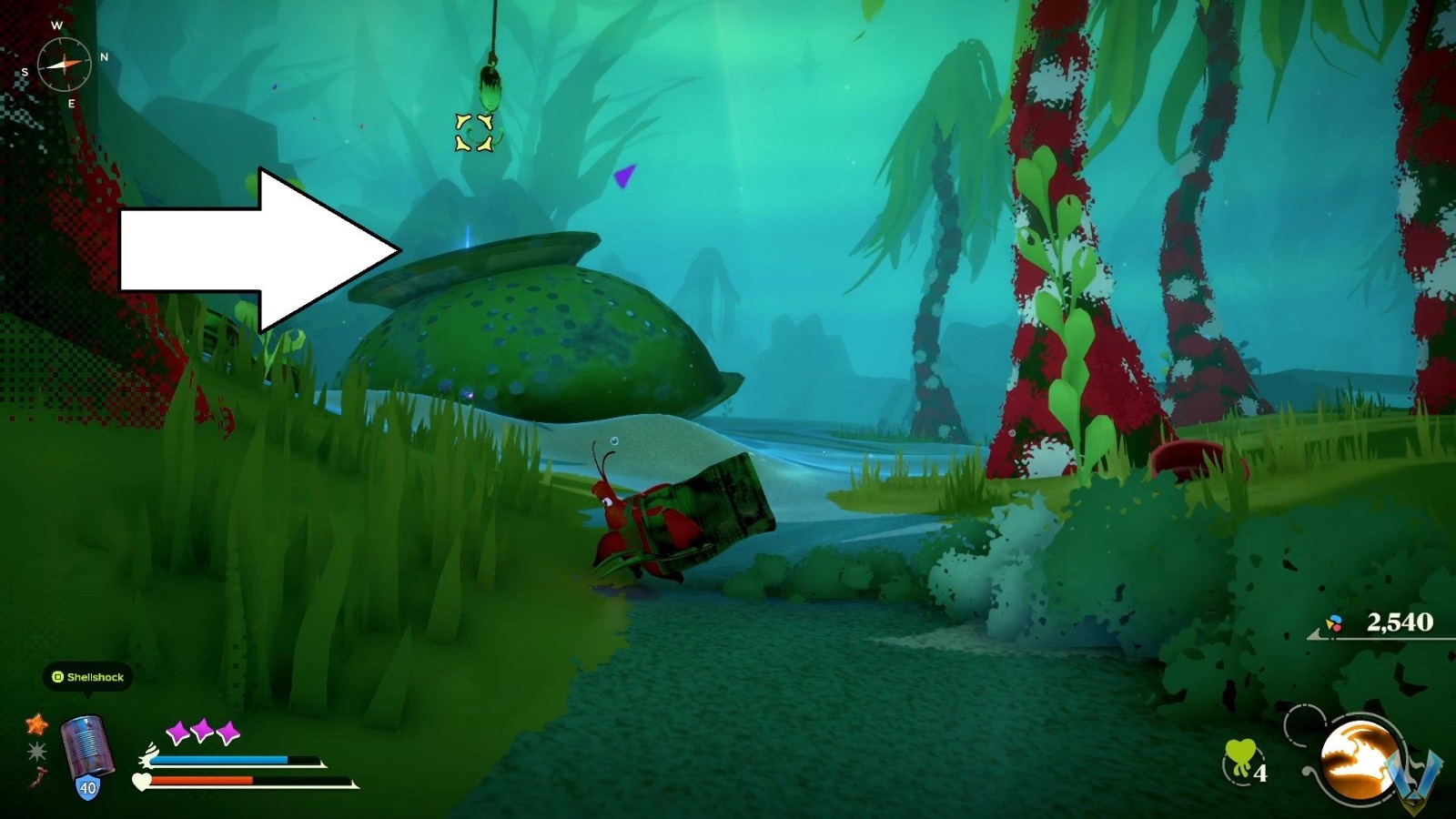Click the blue 40 defense shield badge
Screen dimensions: 1456x819
(87, 787)
